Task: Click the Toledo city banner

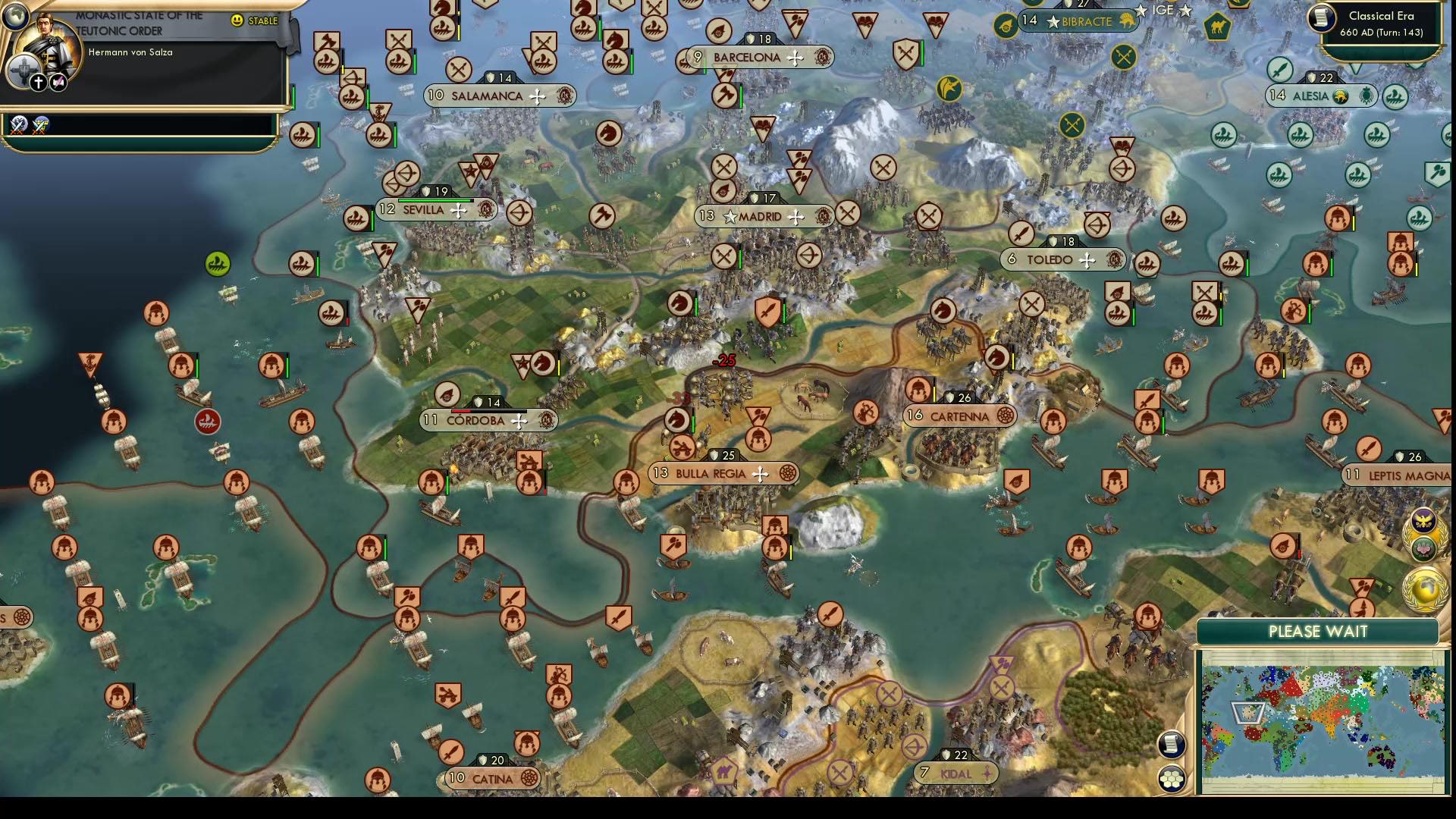Action: 1060,258
